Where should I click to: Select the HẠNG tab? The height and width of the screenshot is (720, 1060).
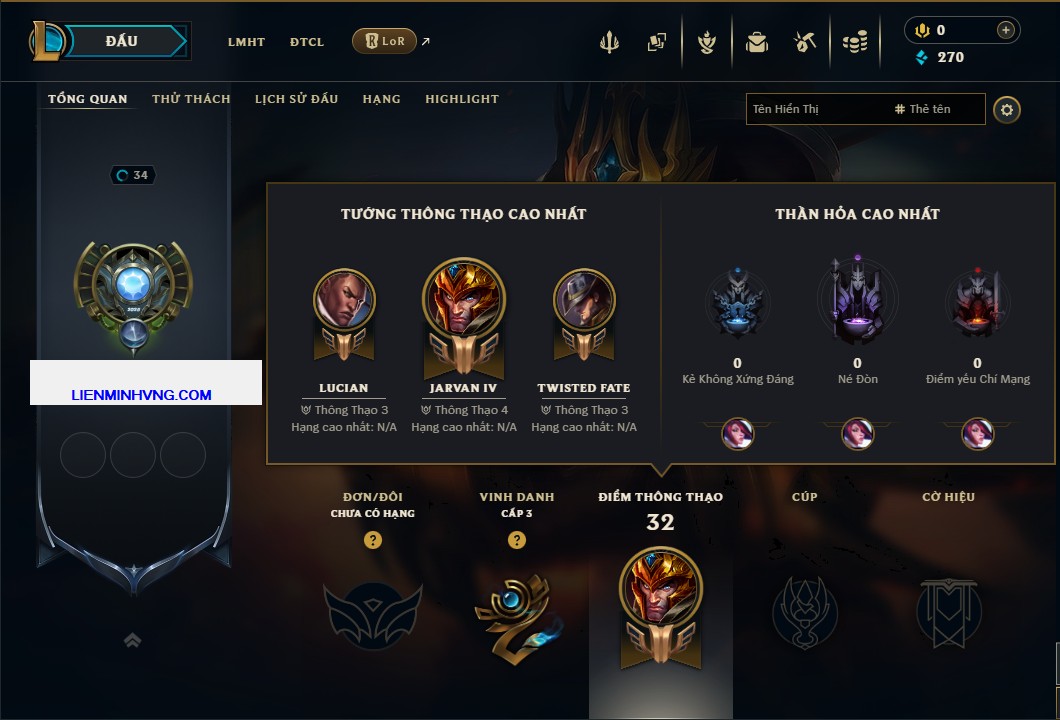click(x=381, y=99)
